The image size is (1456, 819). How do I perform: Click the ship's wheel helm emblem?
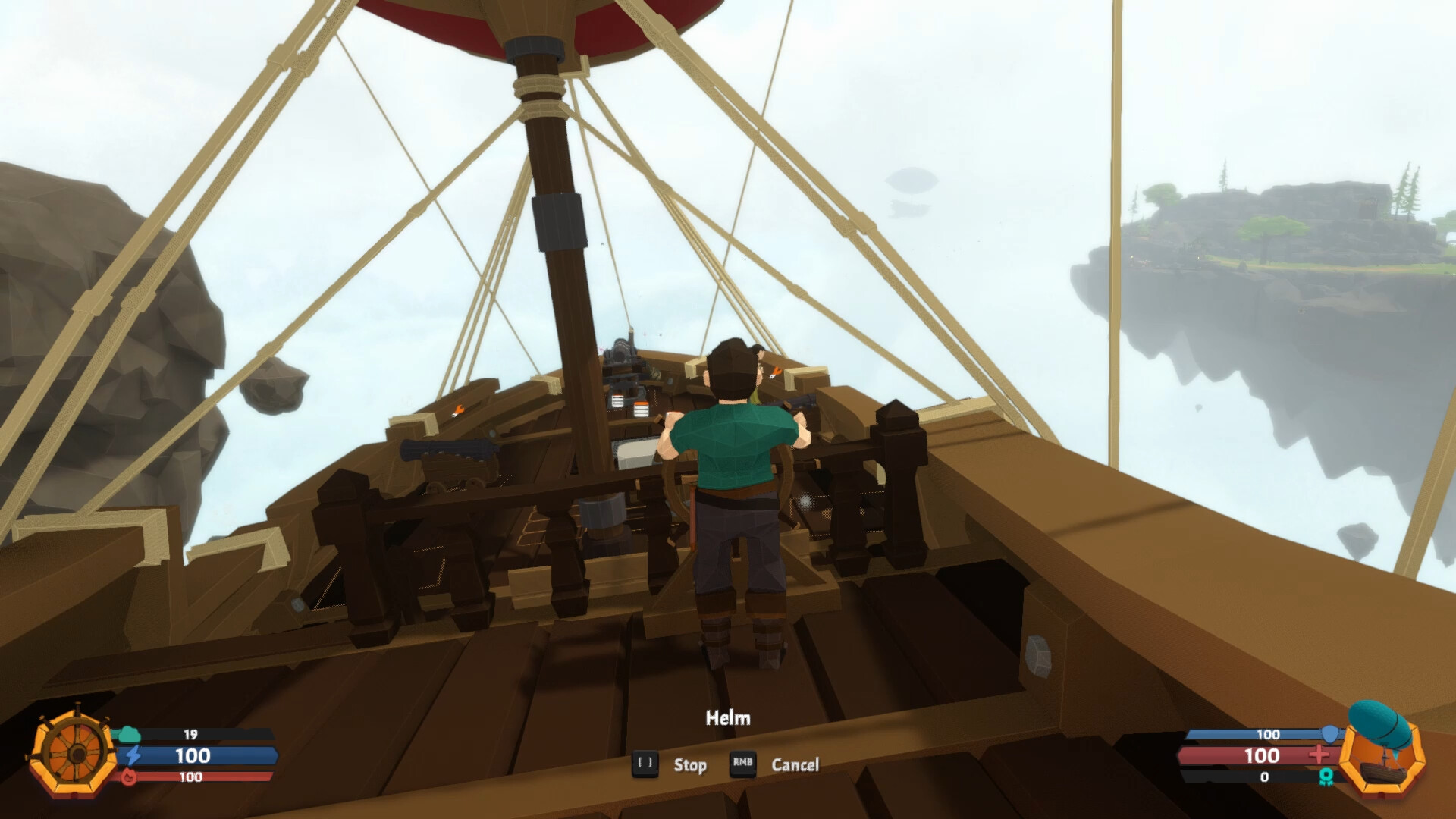click(74, 753)
